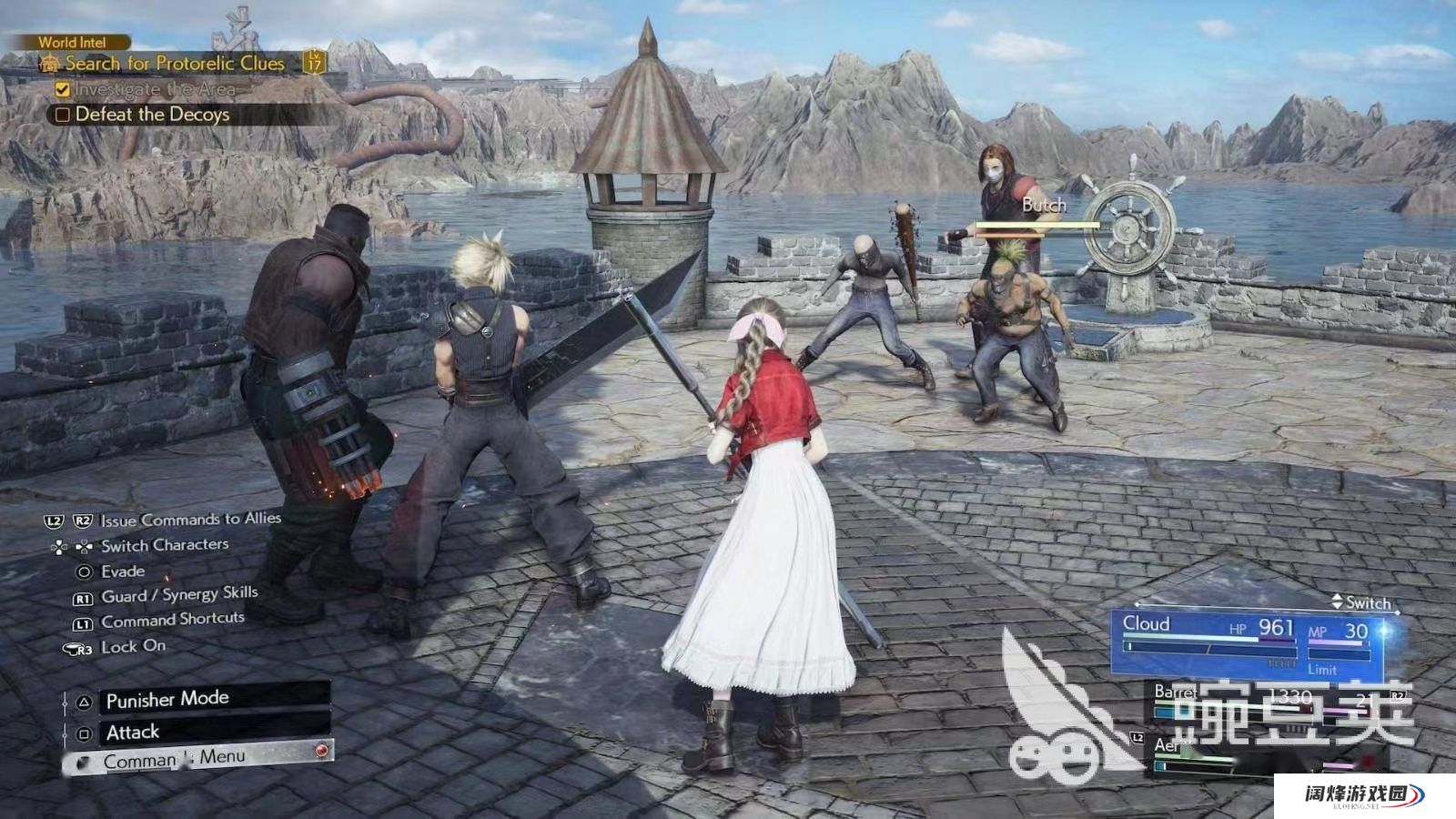This screenshot has height=819, width=1456.
Task: Click the World Intel label
Action: point(72,42)
